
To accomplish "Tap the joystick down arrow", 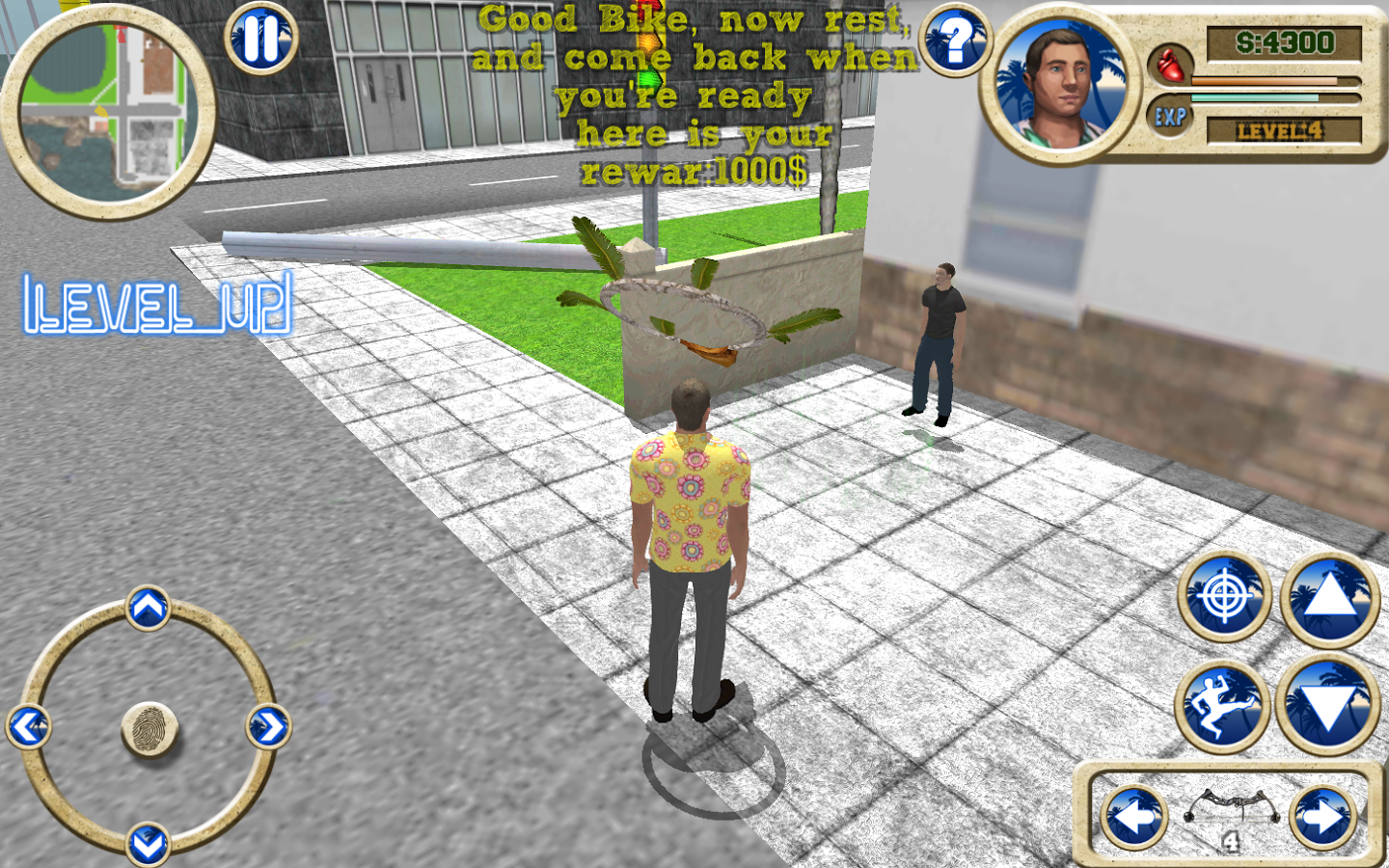I will (x=148, y=845).
